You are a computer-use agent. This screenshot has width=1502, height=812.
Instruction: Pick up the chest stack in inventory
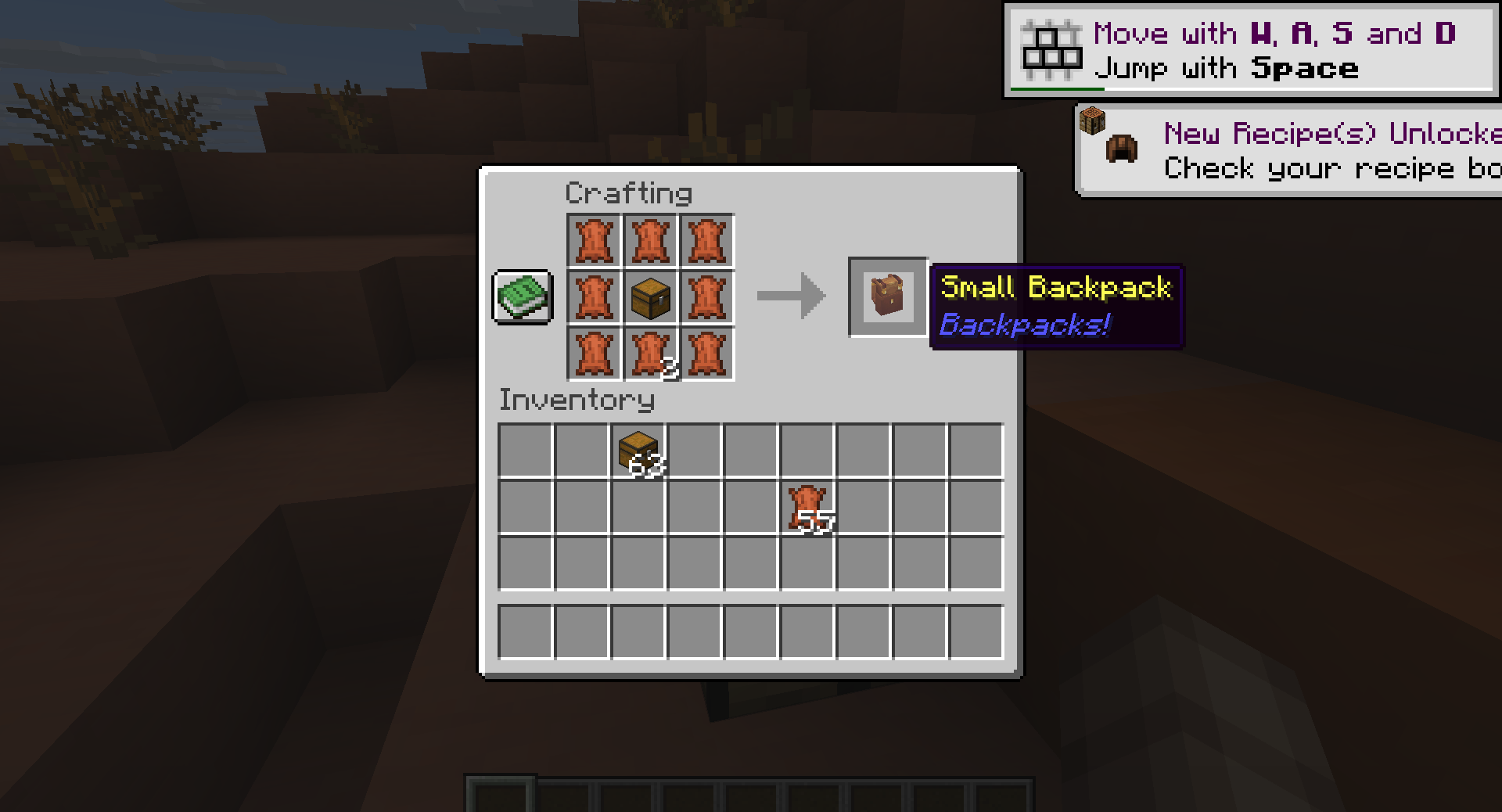tap(638, 451)
